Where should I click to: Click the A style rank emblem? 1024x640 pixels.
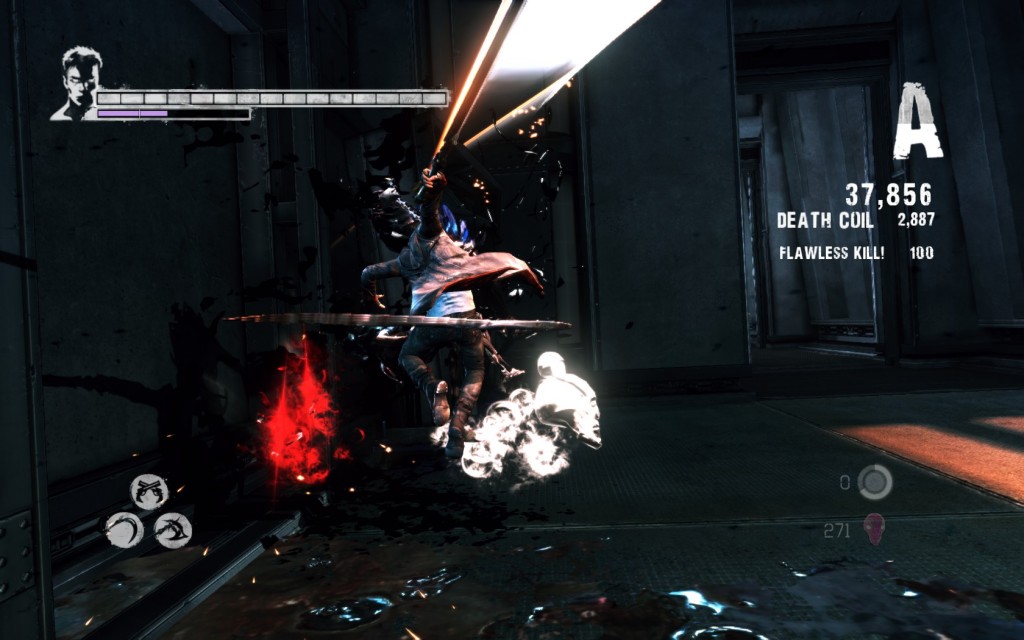(918, 122)
